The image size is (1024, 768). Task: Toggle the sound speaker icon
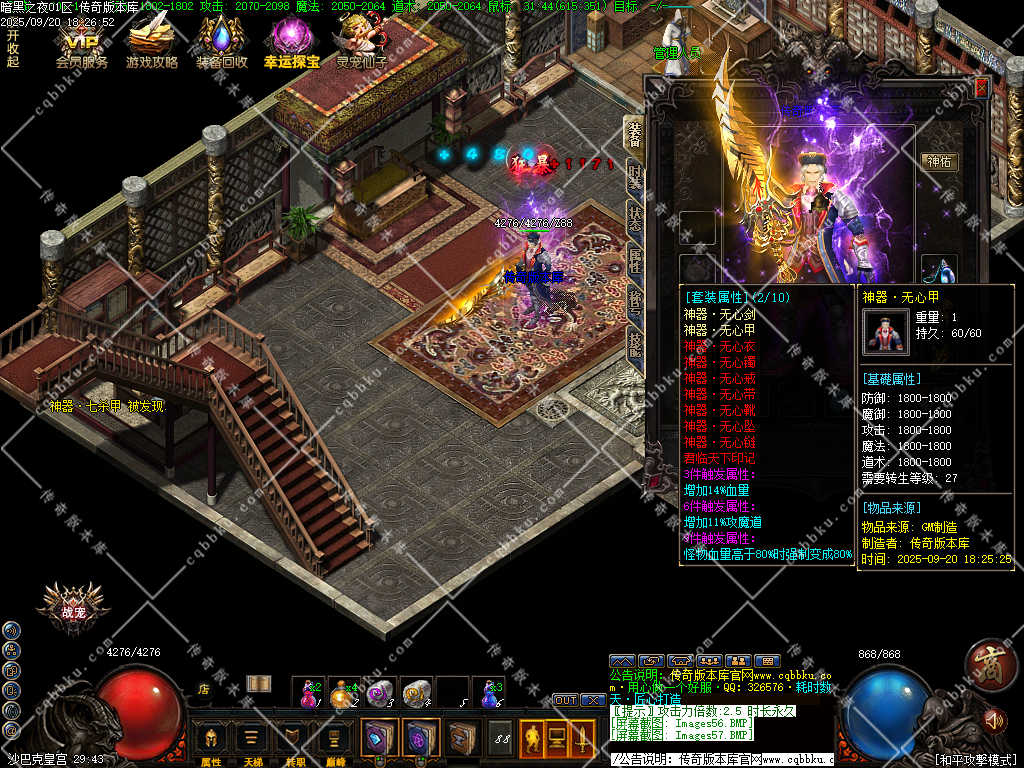coord(994,718)
